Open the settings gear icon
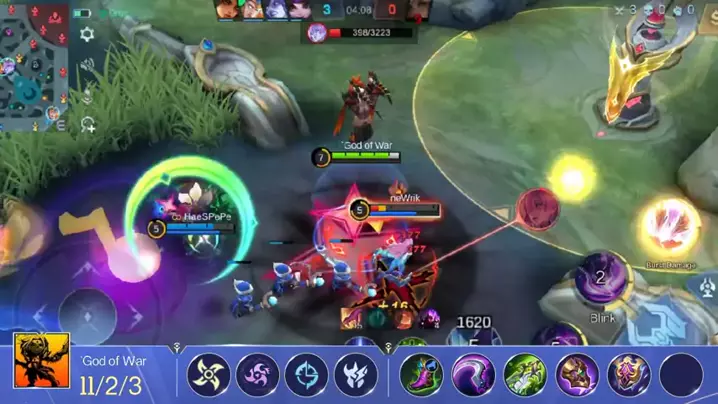Viewport: 718px width, 404px height. pyautogui.click(x=87, y=34)
